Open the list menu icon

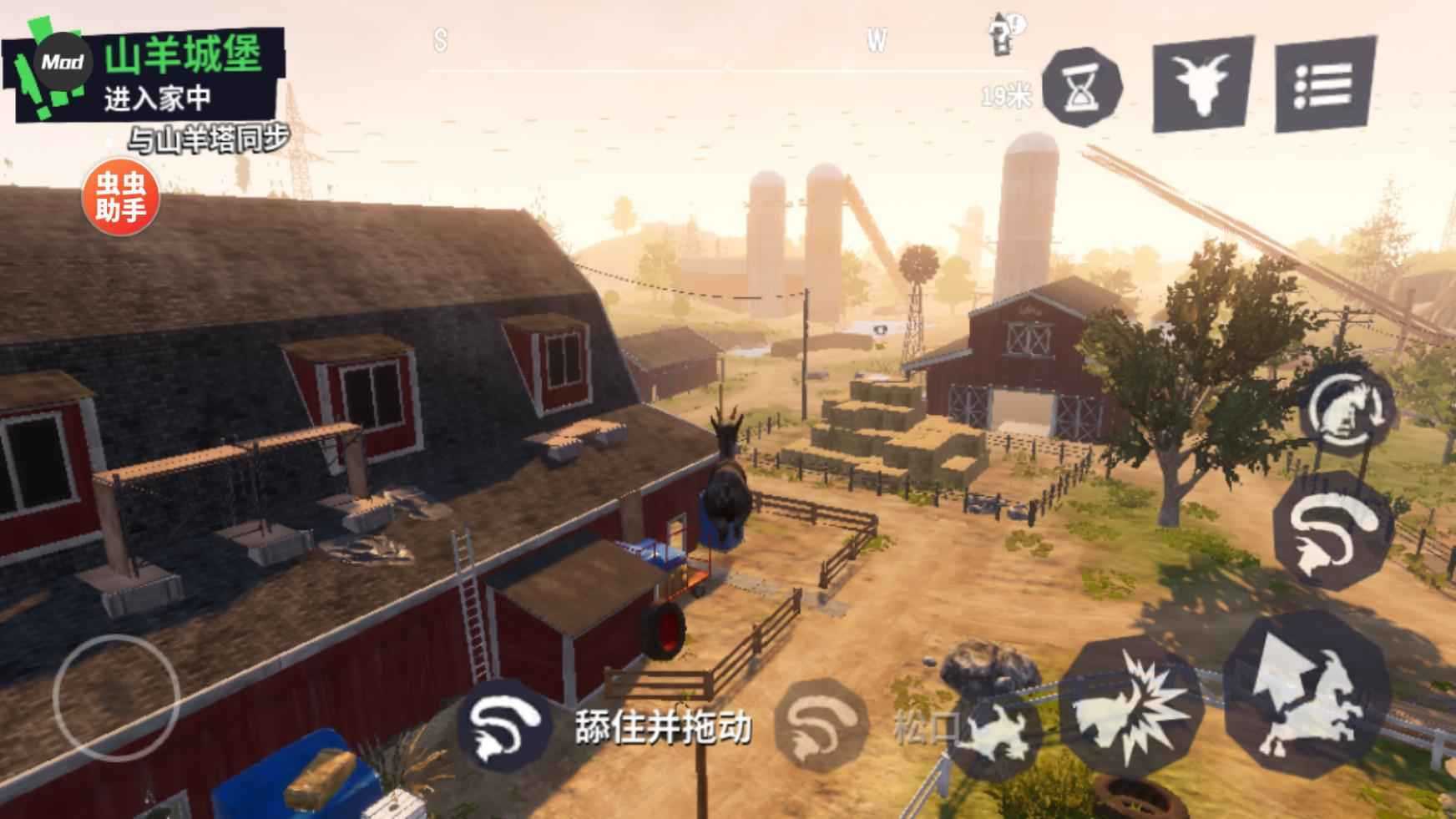1325,84
